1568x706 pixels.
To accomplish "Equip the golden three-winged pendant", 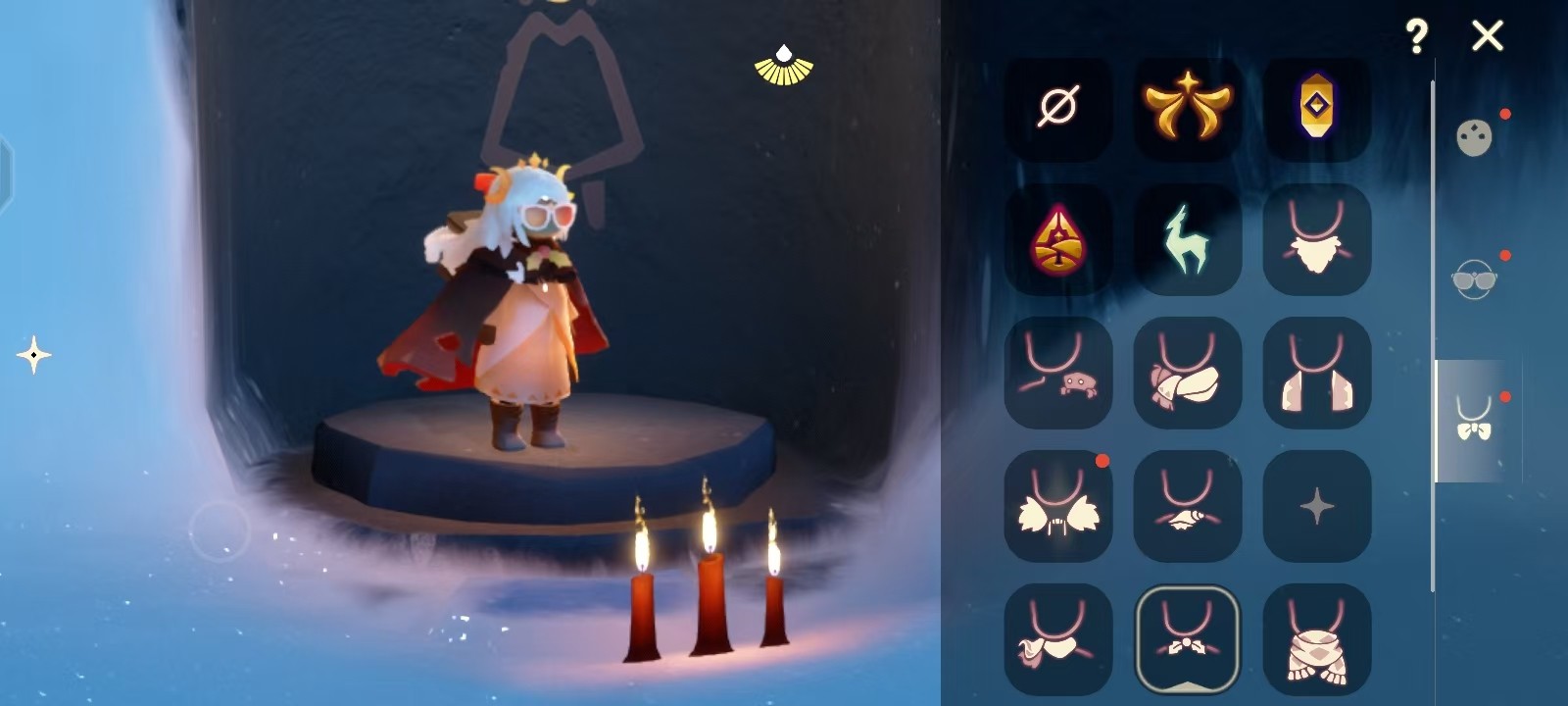I will 1187,107.
